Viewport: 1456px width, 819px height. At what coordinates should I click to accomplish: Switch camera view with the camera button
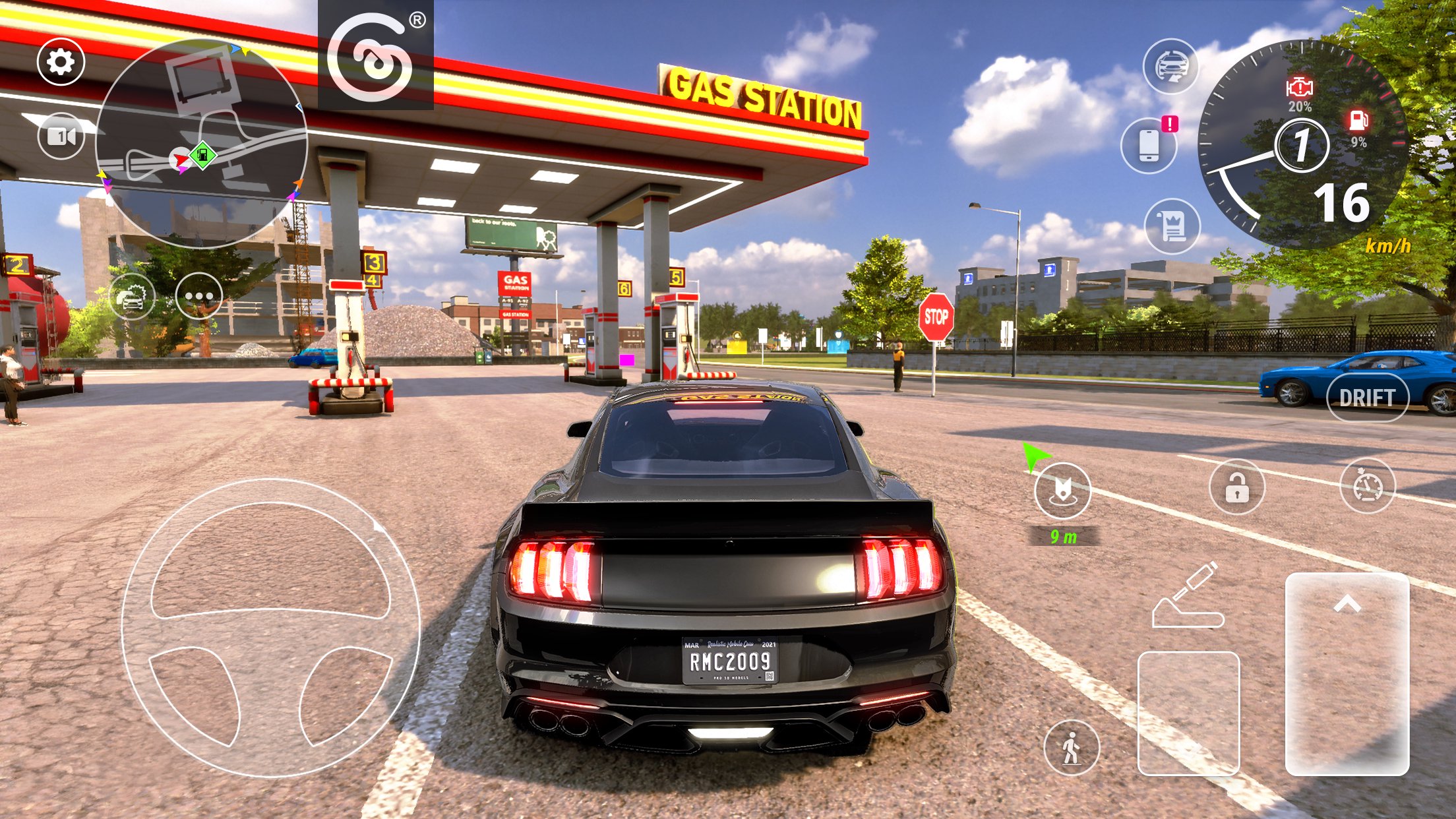pos(61,136)
